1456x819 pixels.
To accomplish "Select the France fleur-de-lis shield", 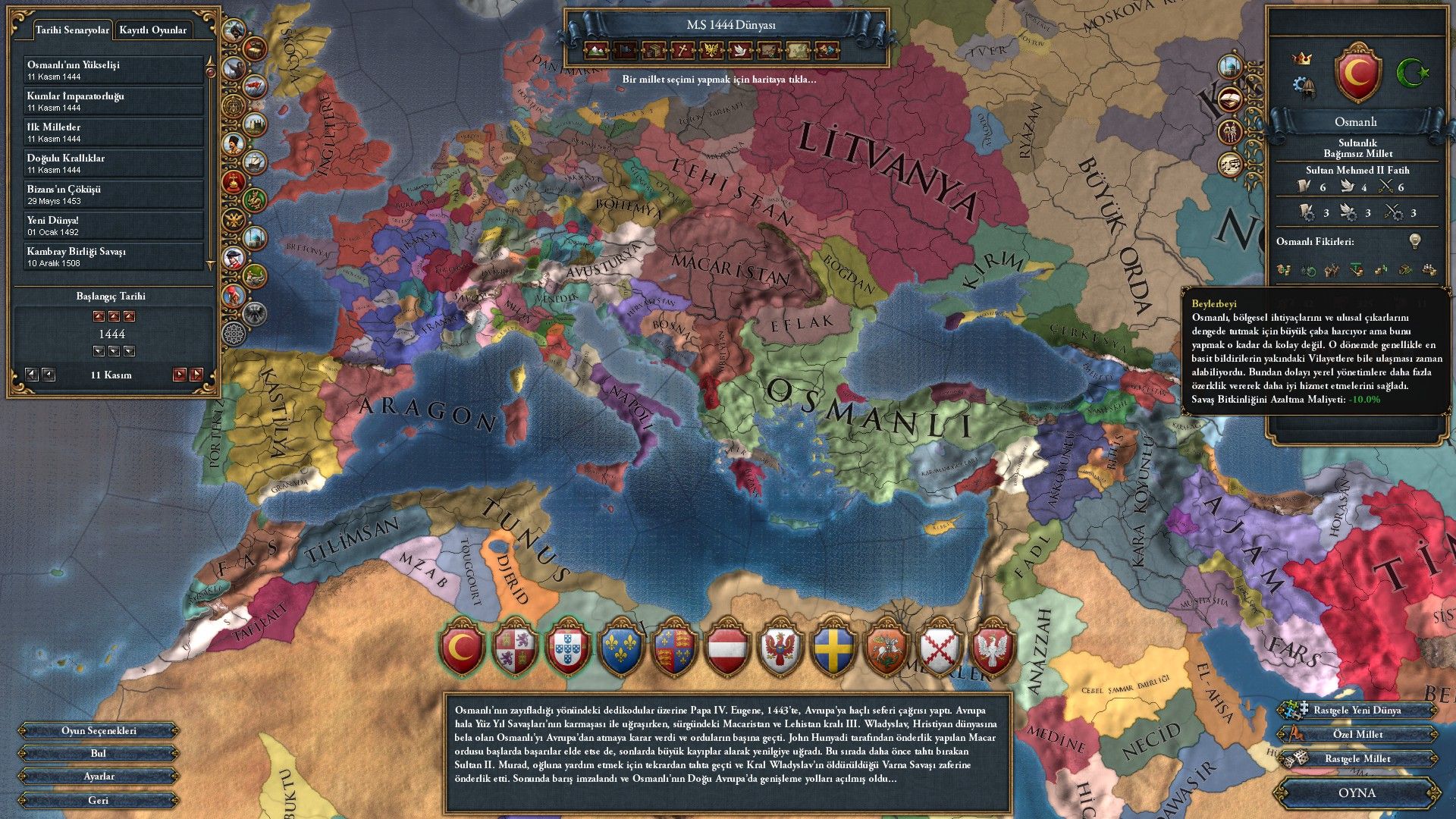I will [x=621, y=649].
